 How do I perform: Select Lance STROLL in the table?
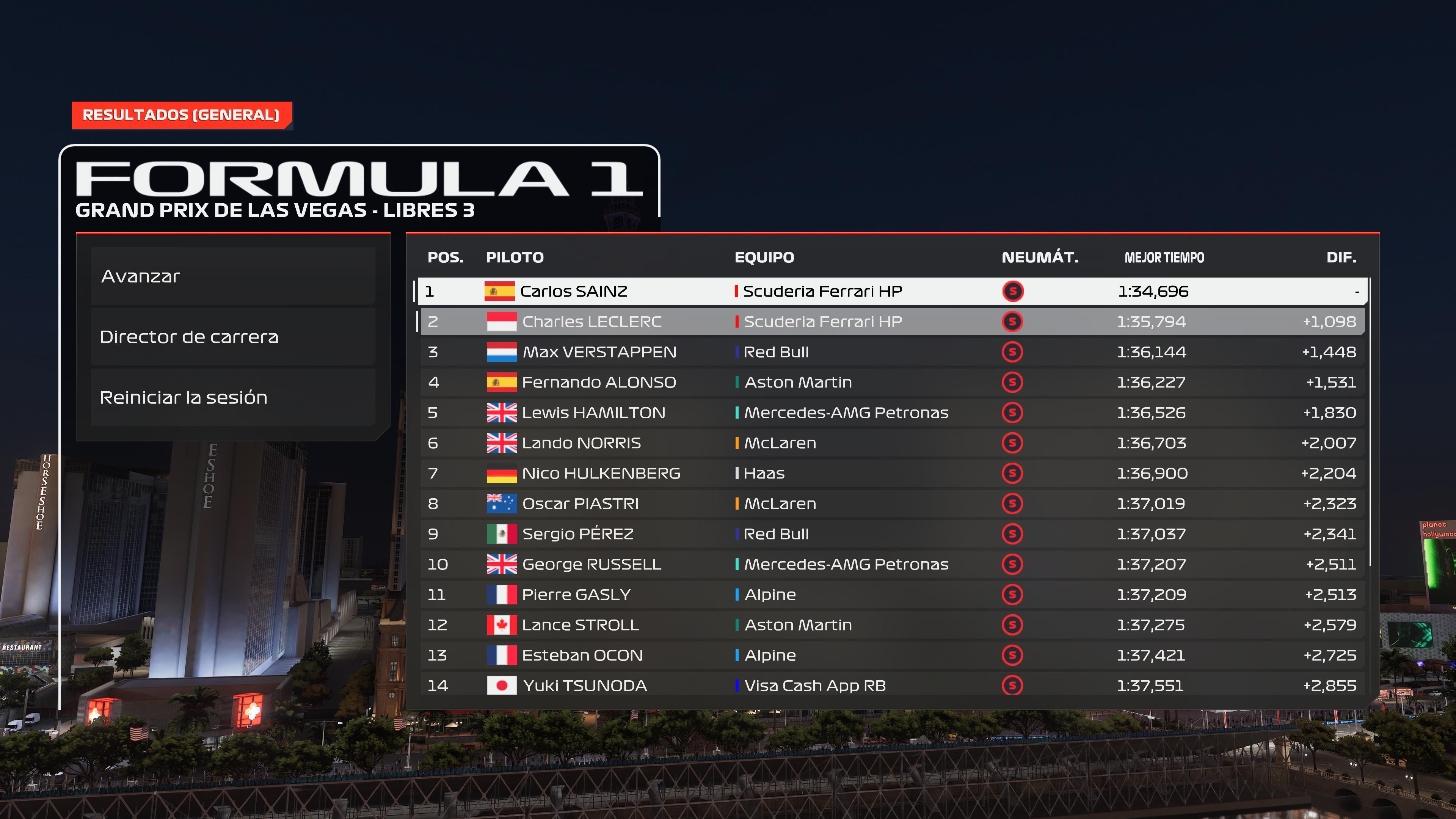tap(892, 625)
